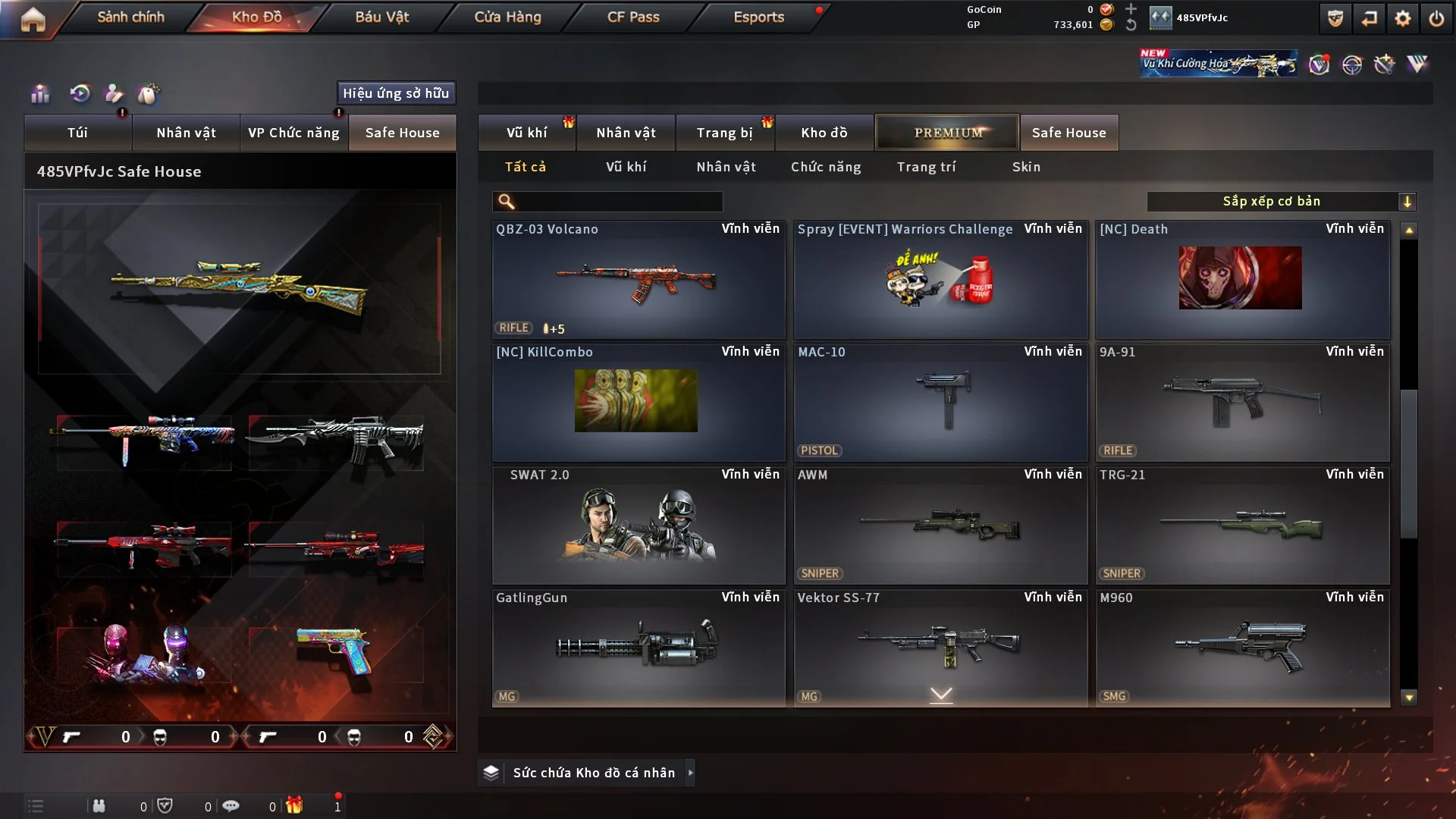Filter items by Chức năng
1456x819 pixels.
826,167
